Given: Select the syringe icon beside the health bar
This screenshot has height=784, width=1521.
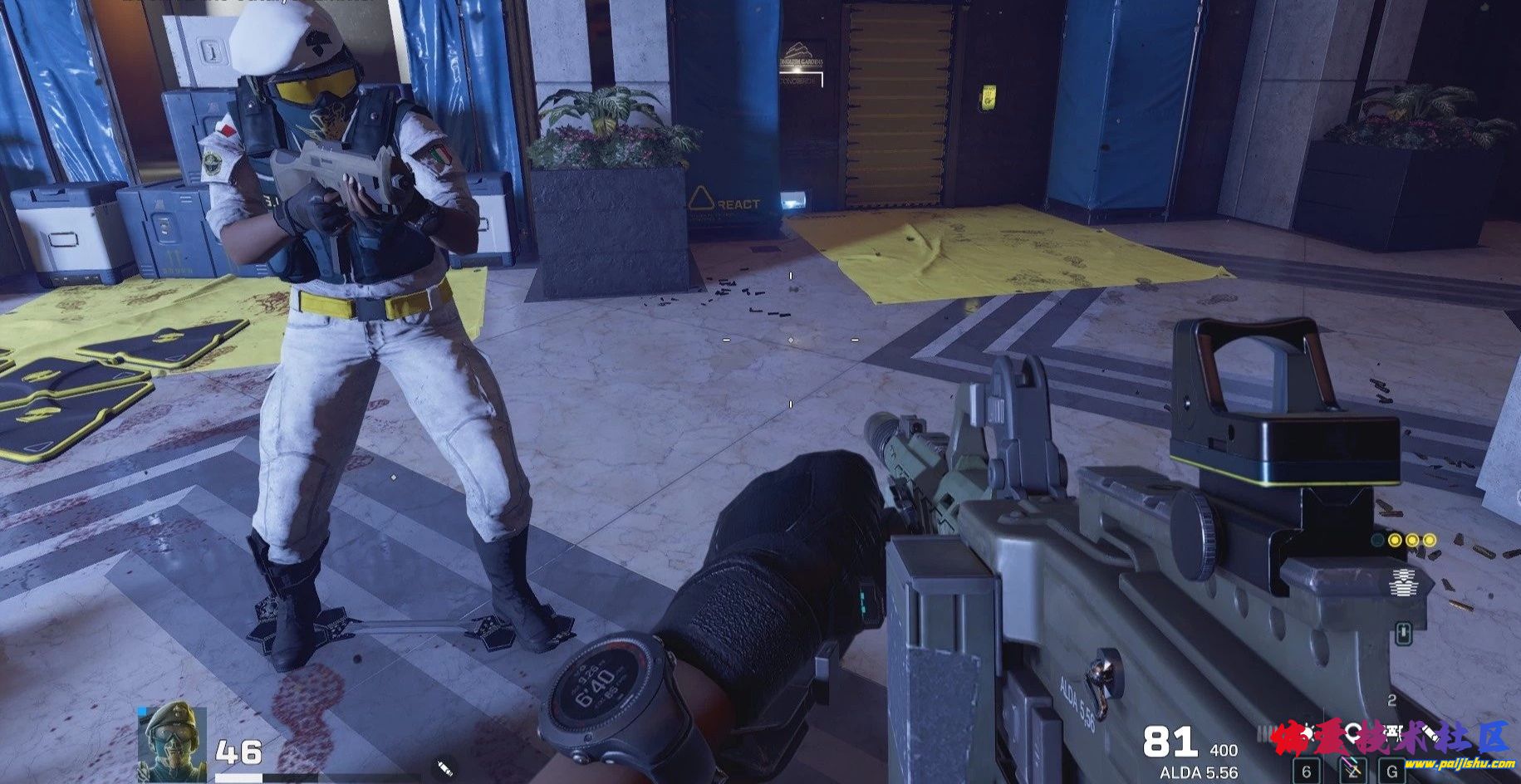Looking at the screenshot, I should coord(444,767).
